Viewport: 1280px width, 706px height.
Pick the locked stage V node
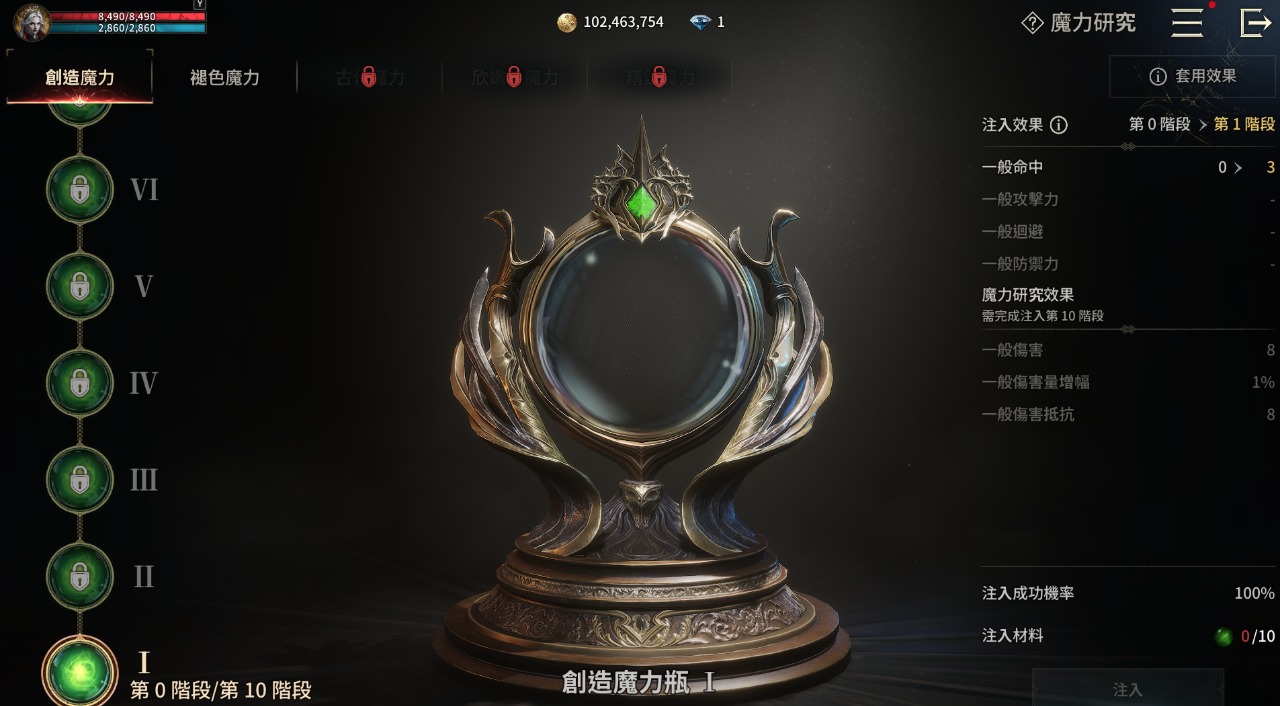[x=80, y=287]
